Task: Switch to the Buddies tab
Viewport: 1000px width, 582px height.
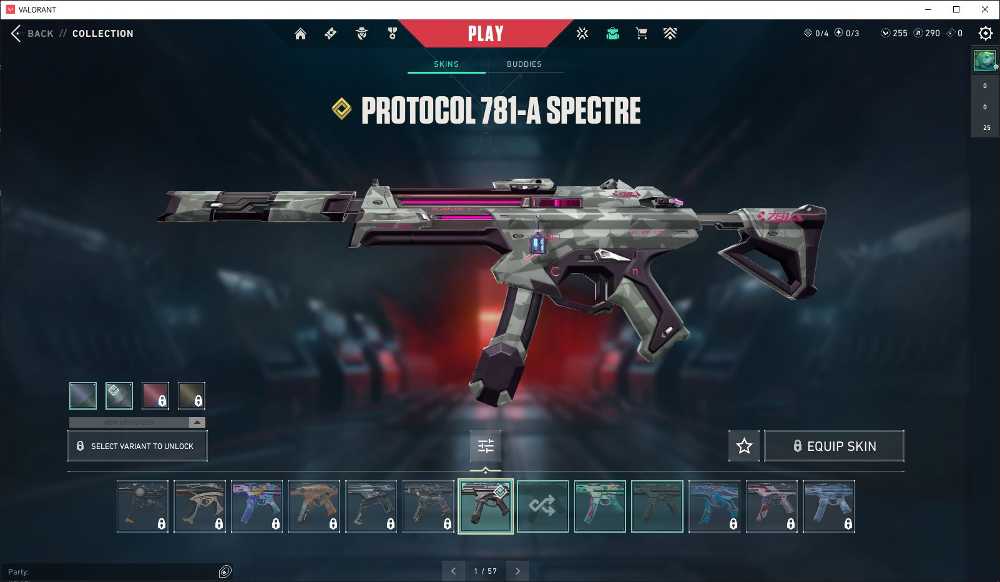Action: pos(524,64)
